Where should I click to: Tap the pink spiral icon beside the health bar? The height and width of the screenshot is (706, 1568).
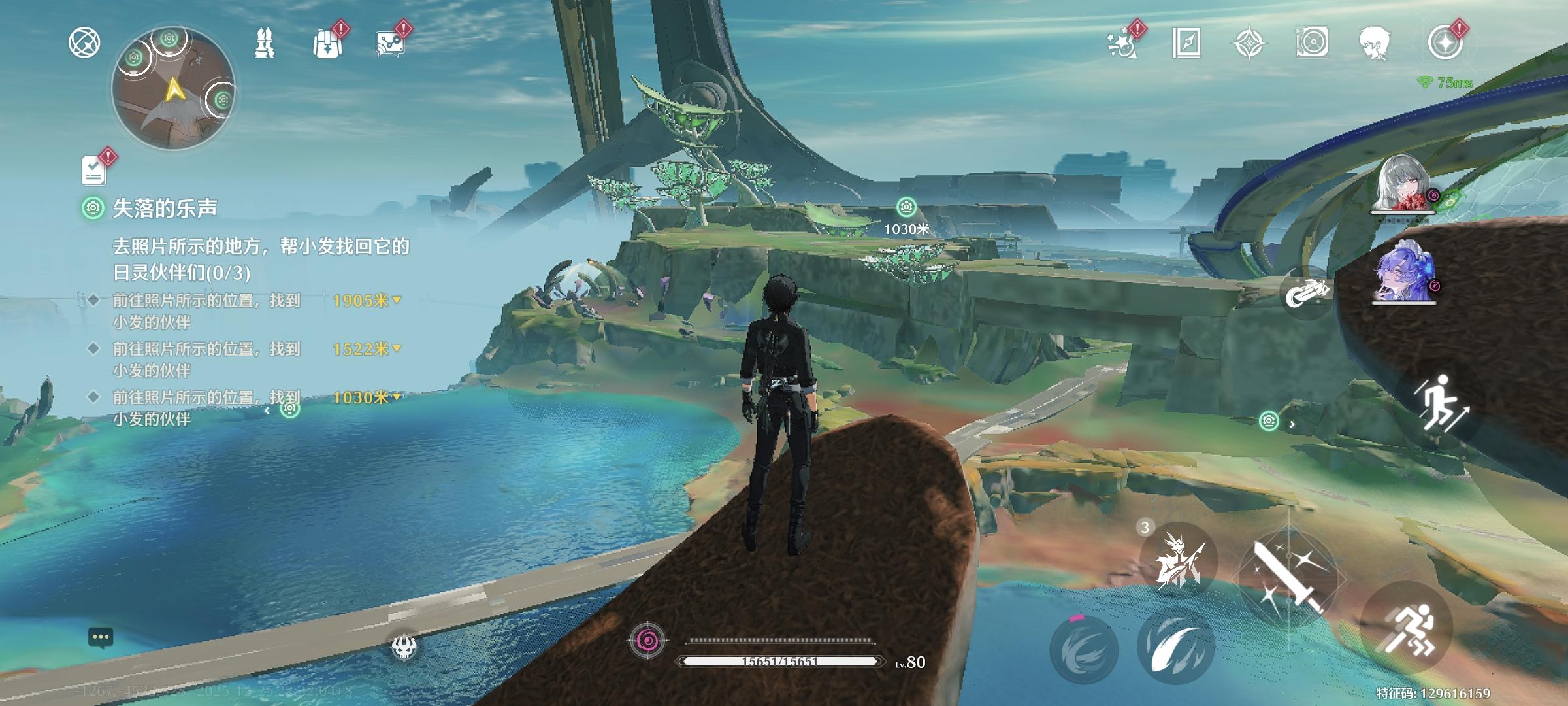pyautogui.click(x=647, y=641)
